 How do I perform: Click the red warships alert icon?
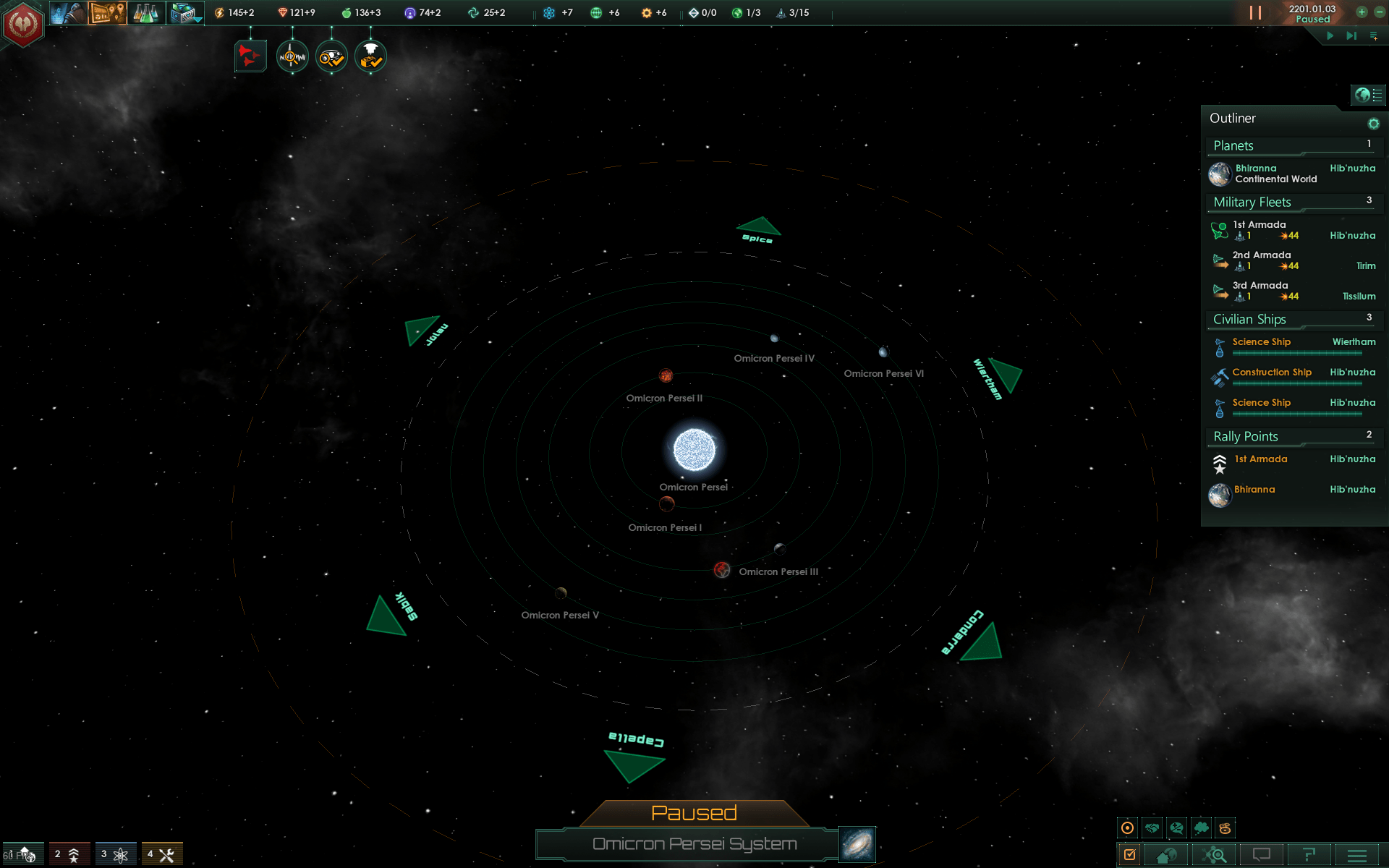click(250, 56)
